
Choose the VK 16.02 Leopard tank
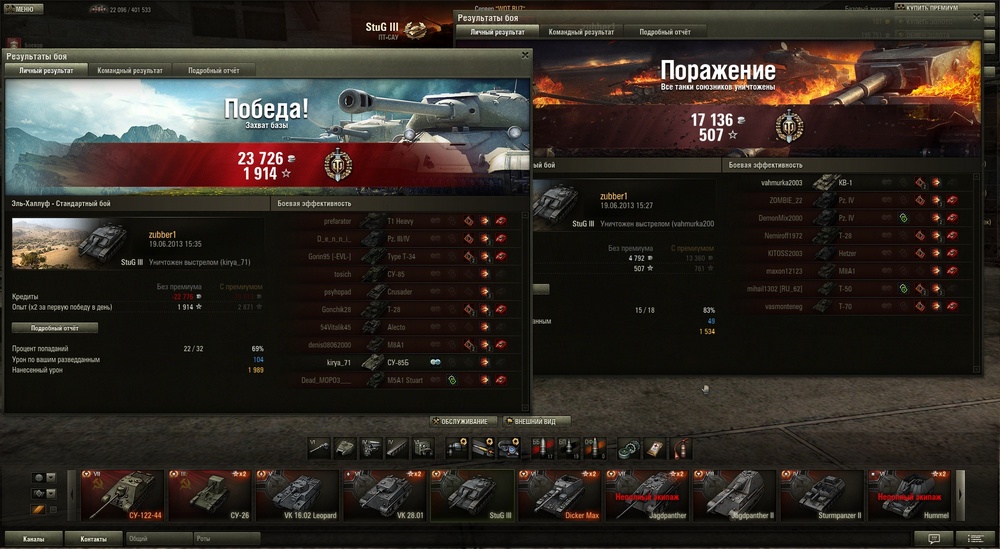(297, 495)
